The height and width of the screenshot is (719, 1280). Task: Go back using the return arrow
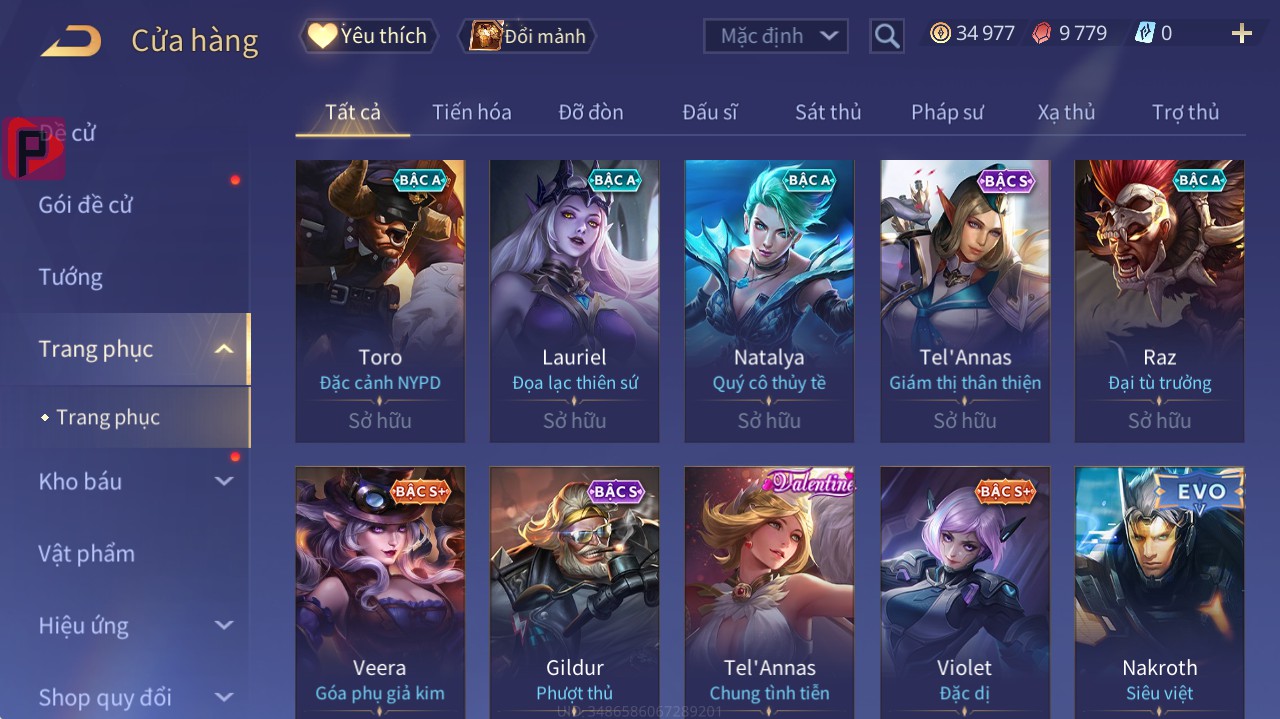pyautogui.click(x=71, y=41)
